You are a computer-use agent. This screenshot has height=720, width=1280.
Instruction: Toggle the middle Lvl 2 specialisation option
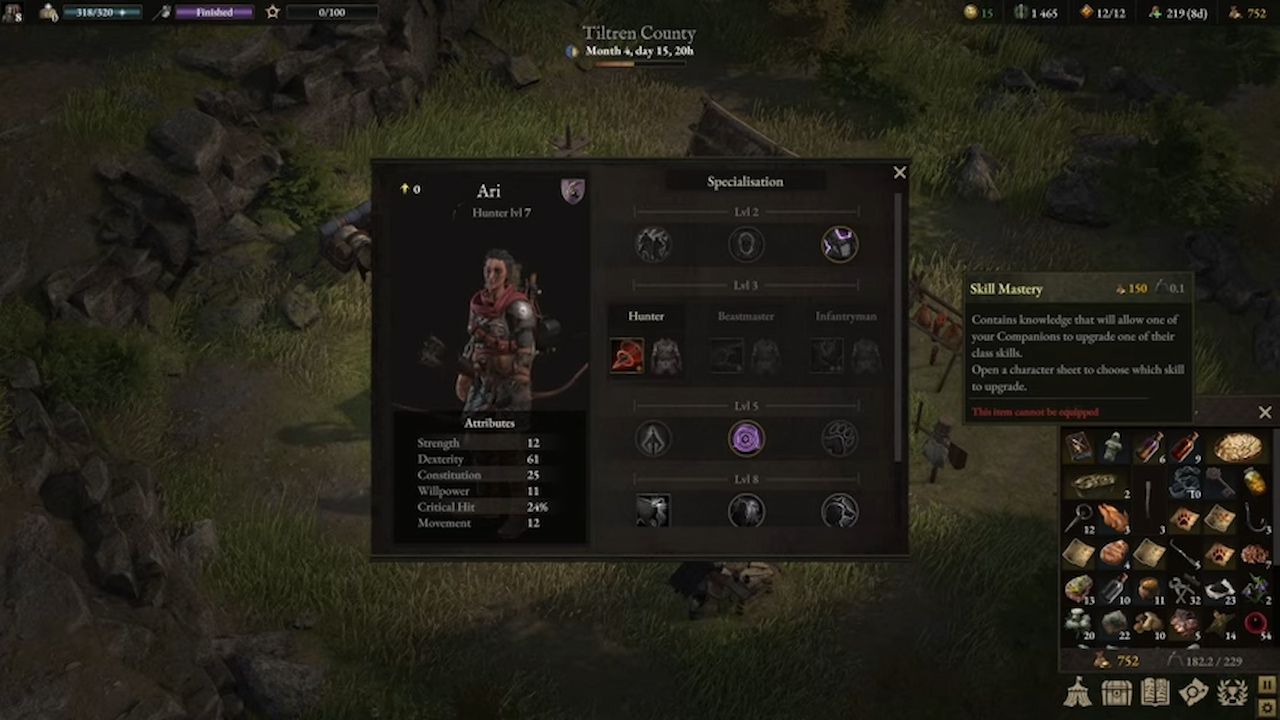coord(746,243)
